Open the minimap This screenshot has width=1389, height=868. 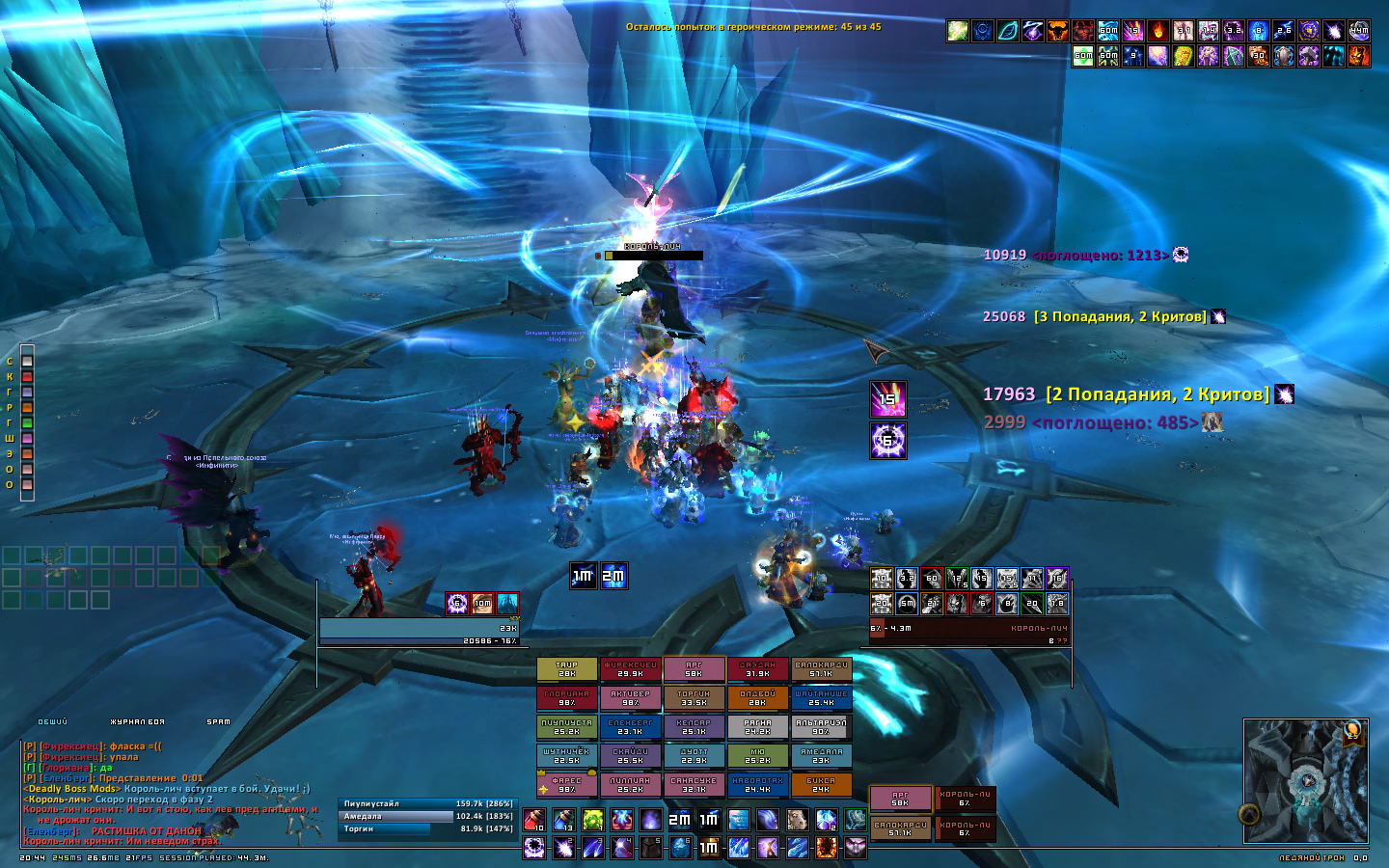tap(1305, 779)
